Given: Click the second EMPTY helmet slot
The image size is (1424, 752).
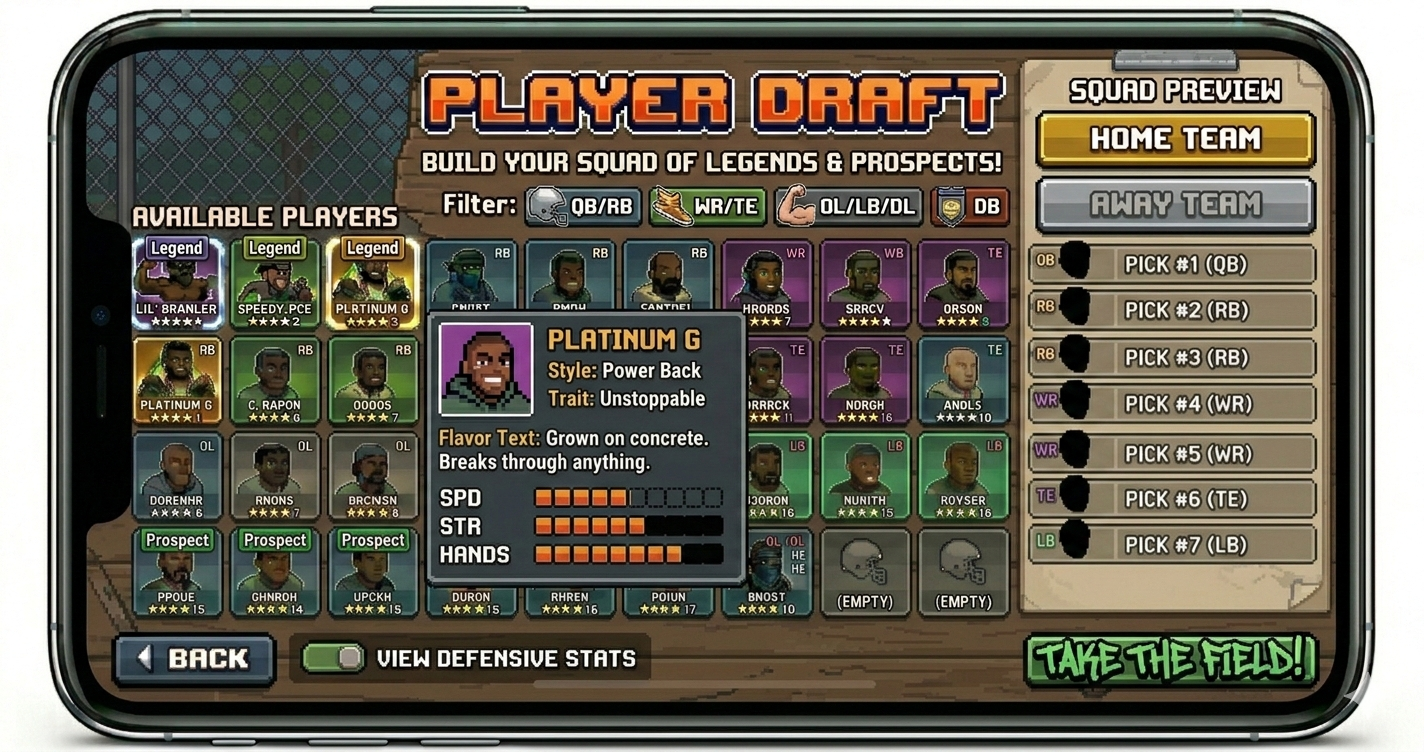Looking at the screenshot, I should coord(964,570).
